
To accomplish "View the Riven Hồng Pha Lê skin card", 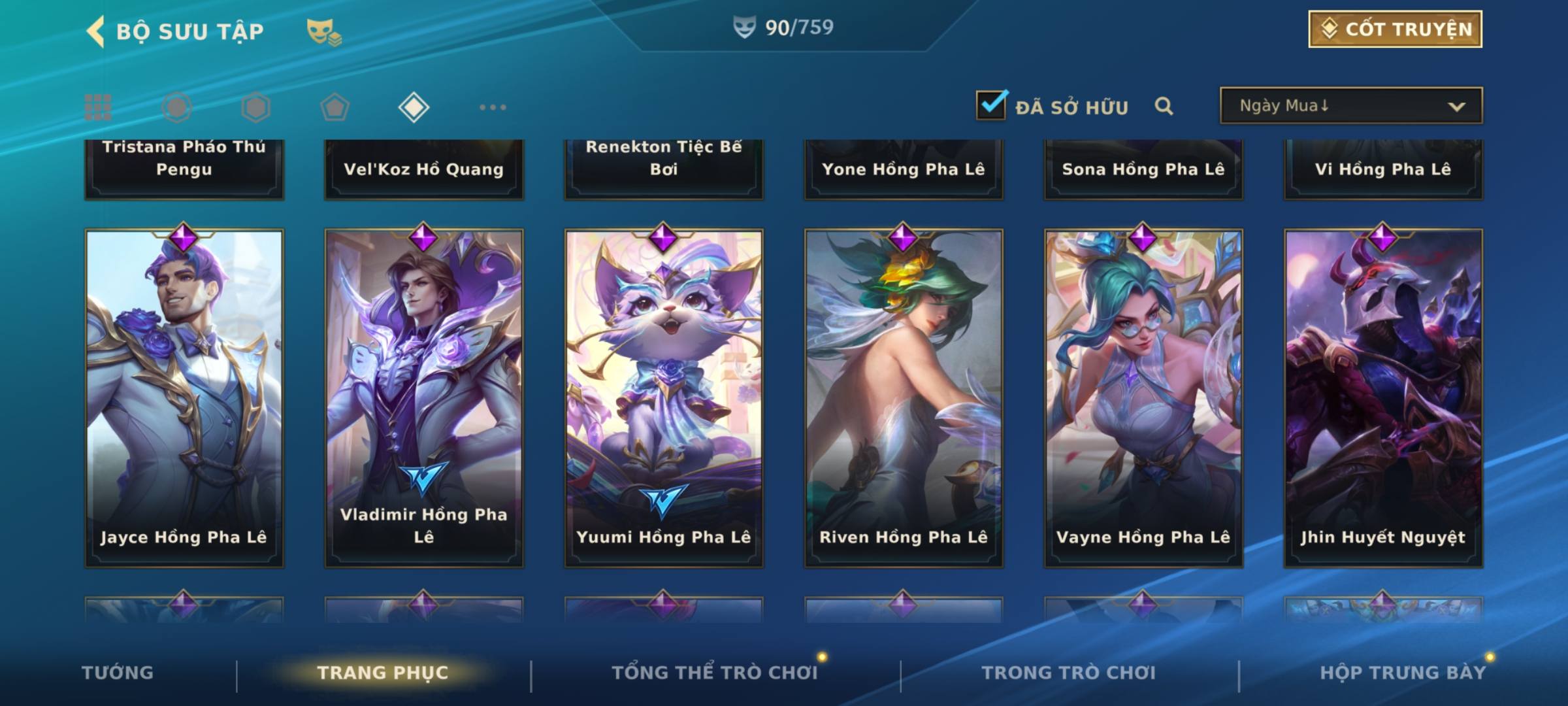I will point(904,397).
